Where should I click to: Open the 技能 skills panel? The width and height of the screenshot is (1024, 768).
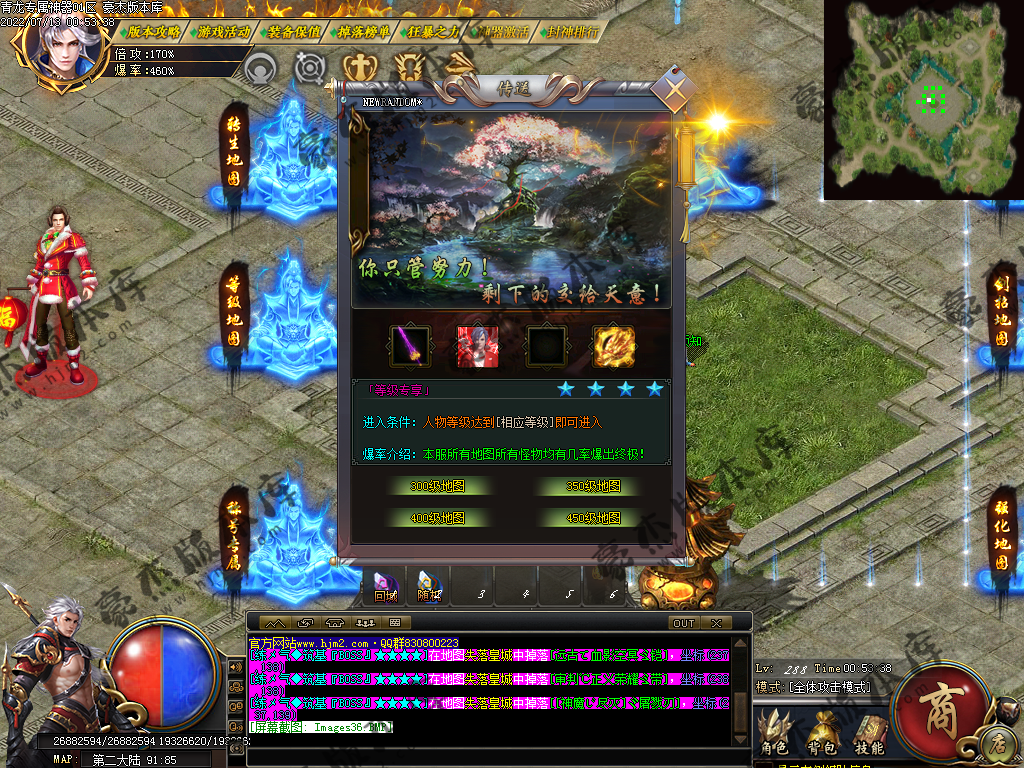click(869, 735)
